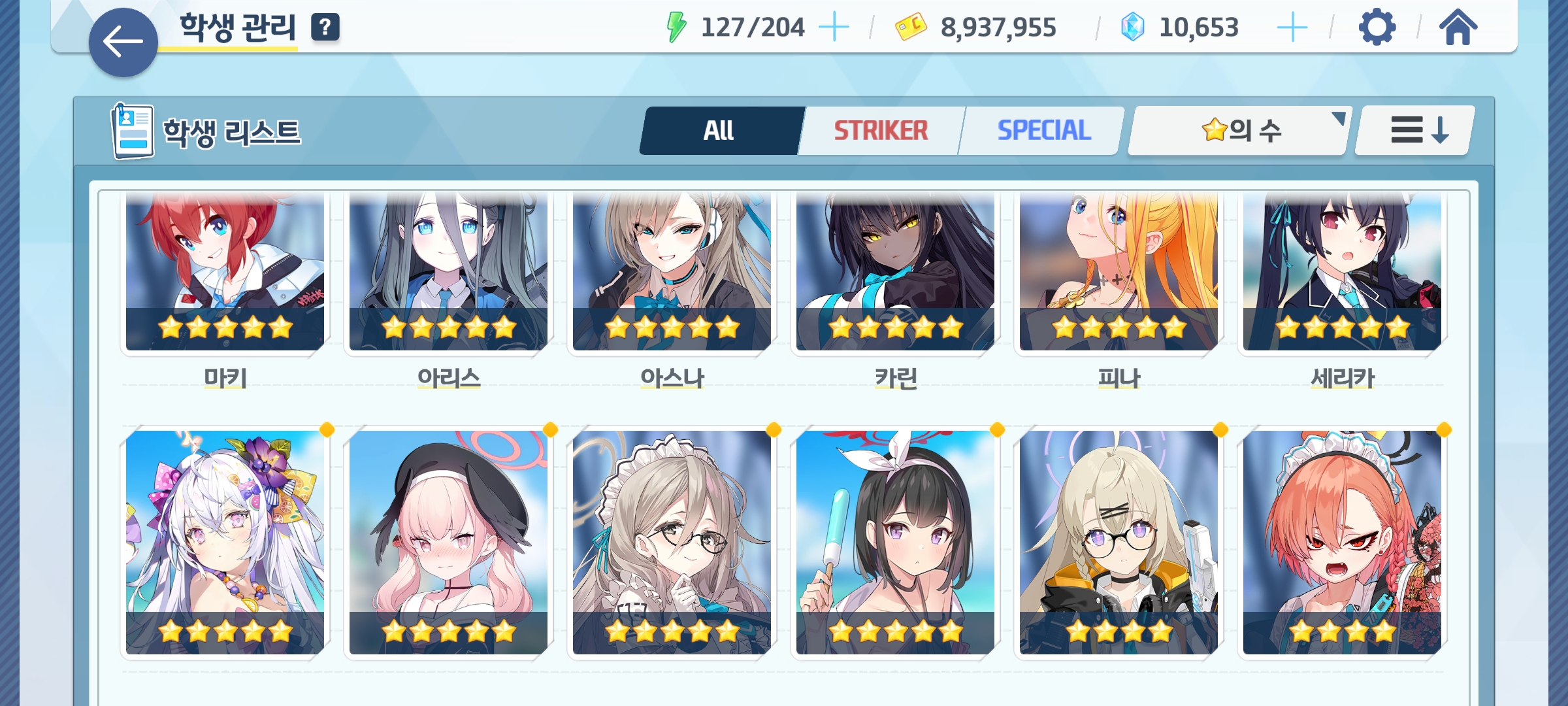Return to the home lobby

tap(1458, 27)
